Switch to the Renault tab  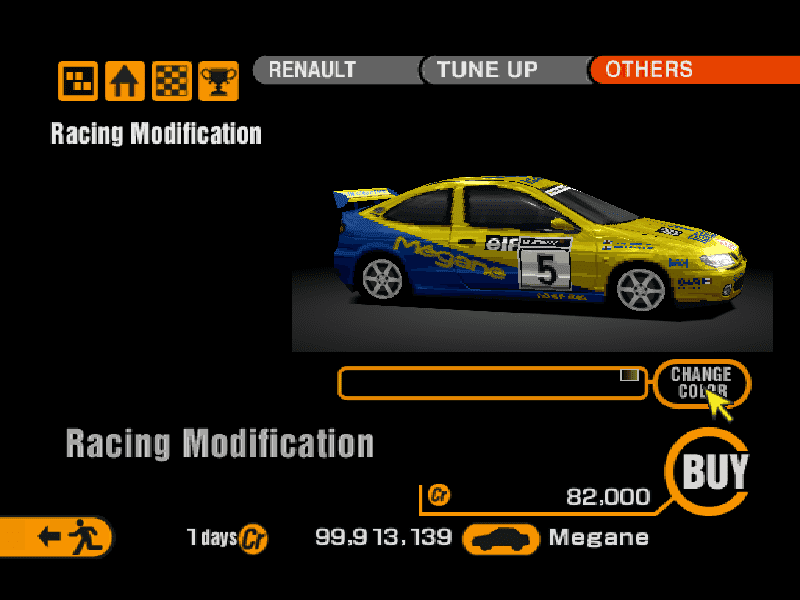pos(336,70)
